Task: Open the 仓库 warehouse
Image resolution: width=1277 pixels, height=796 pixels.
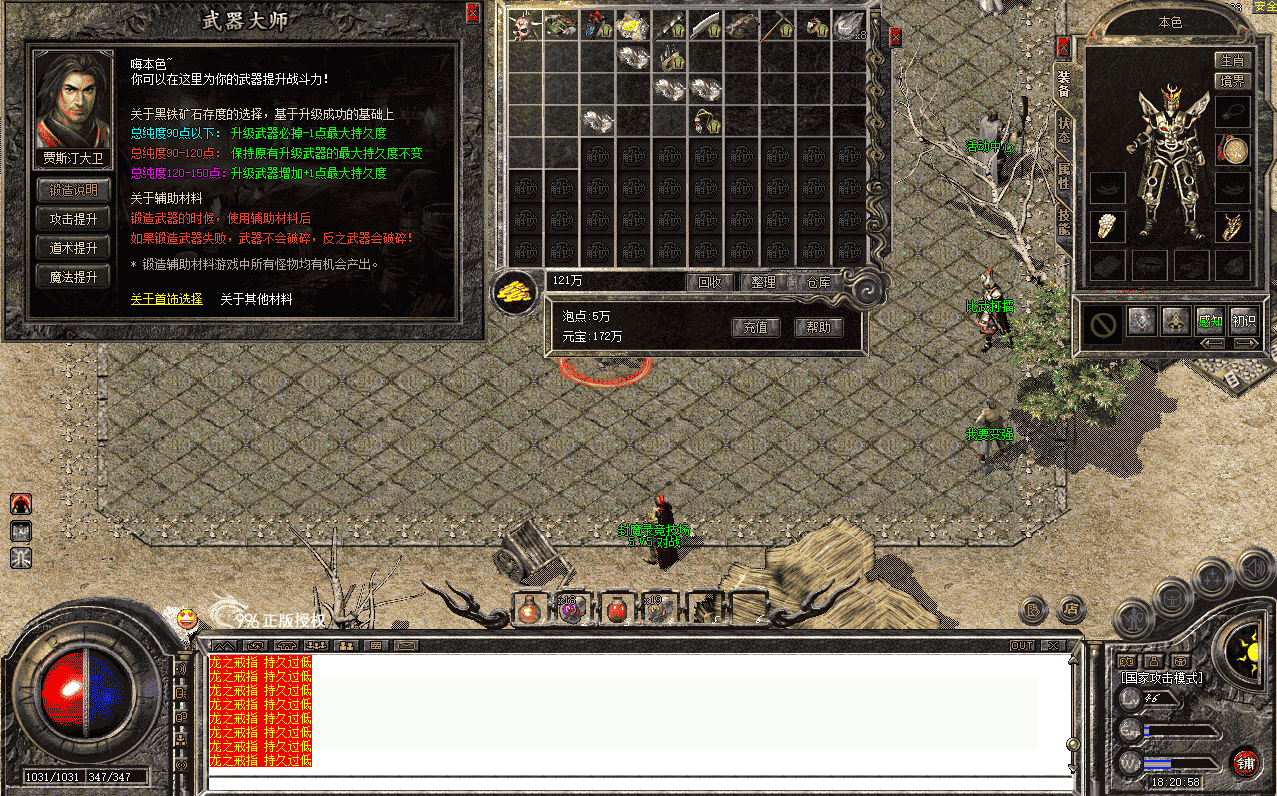Action: pos(819,282)
